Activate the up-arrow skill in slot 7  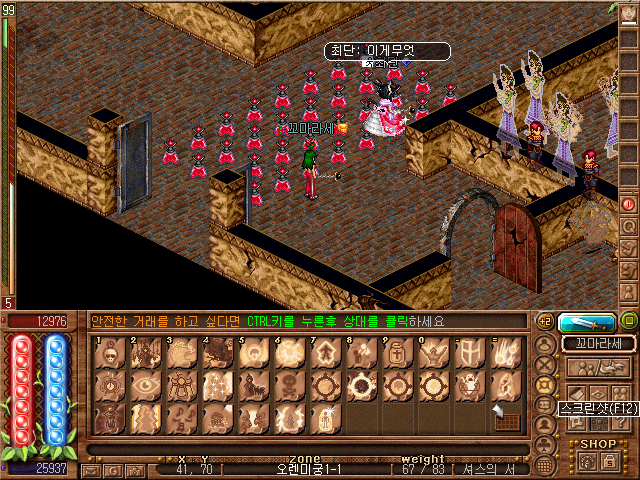(x=324, y=352)
